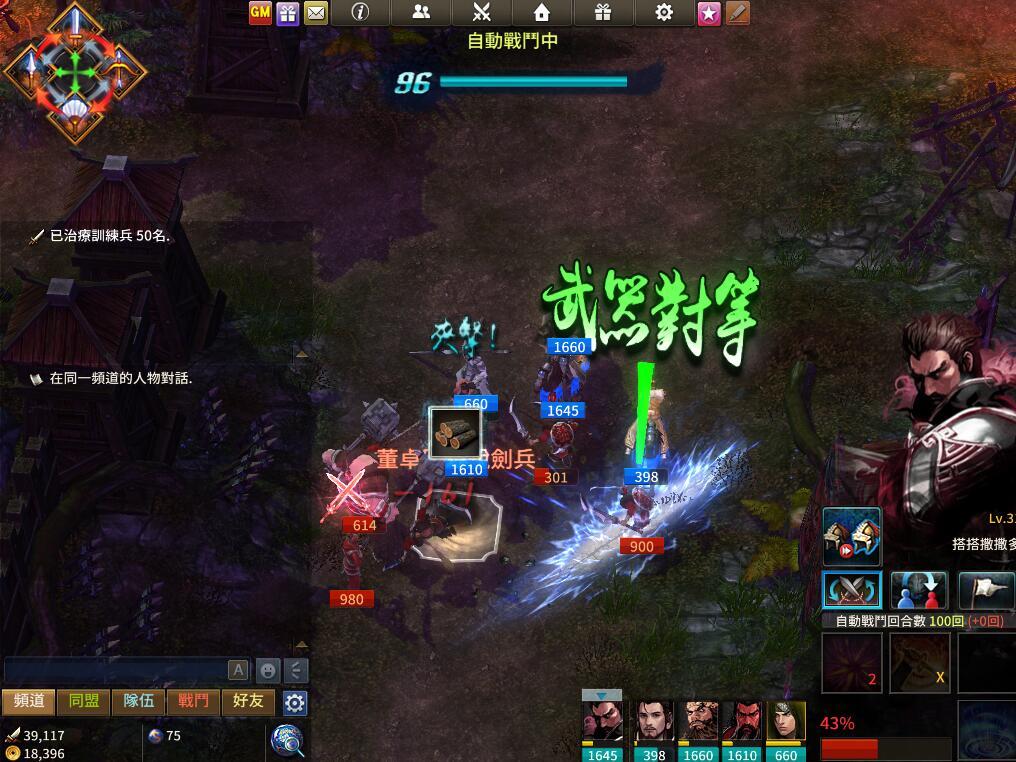Open the gear settings in top toolbar

[x=664, y=12]
